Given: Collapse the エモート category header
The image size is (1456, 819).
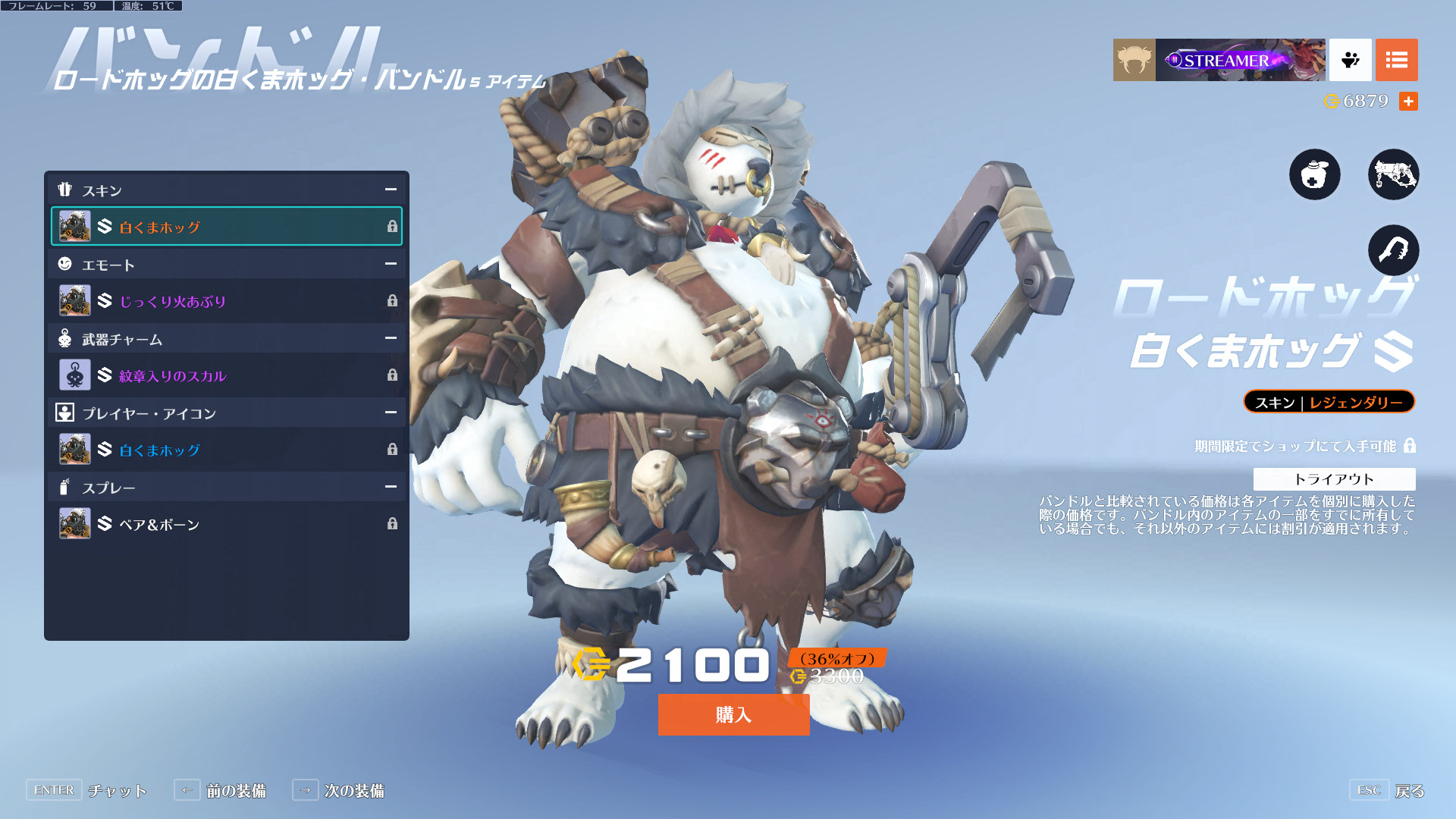Looking at the screenshot, I should click(391, 264).
